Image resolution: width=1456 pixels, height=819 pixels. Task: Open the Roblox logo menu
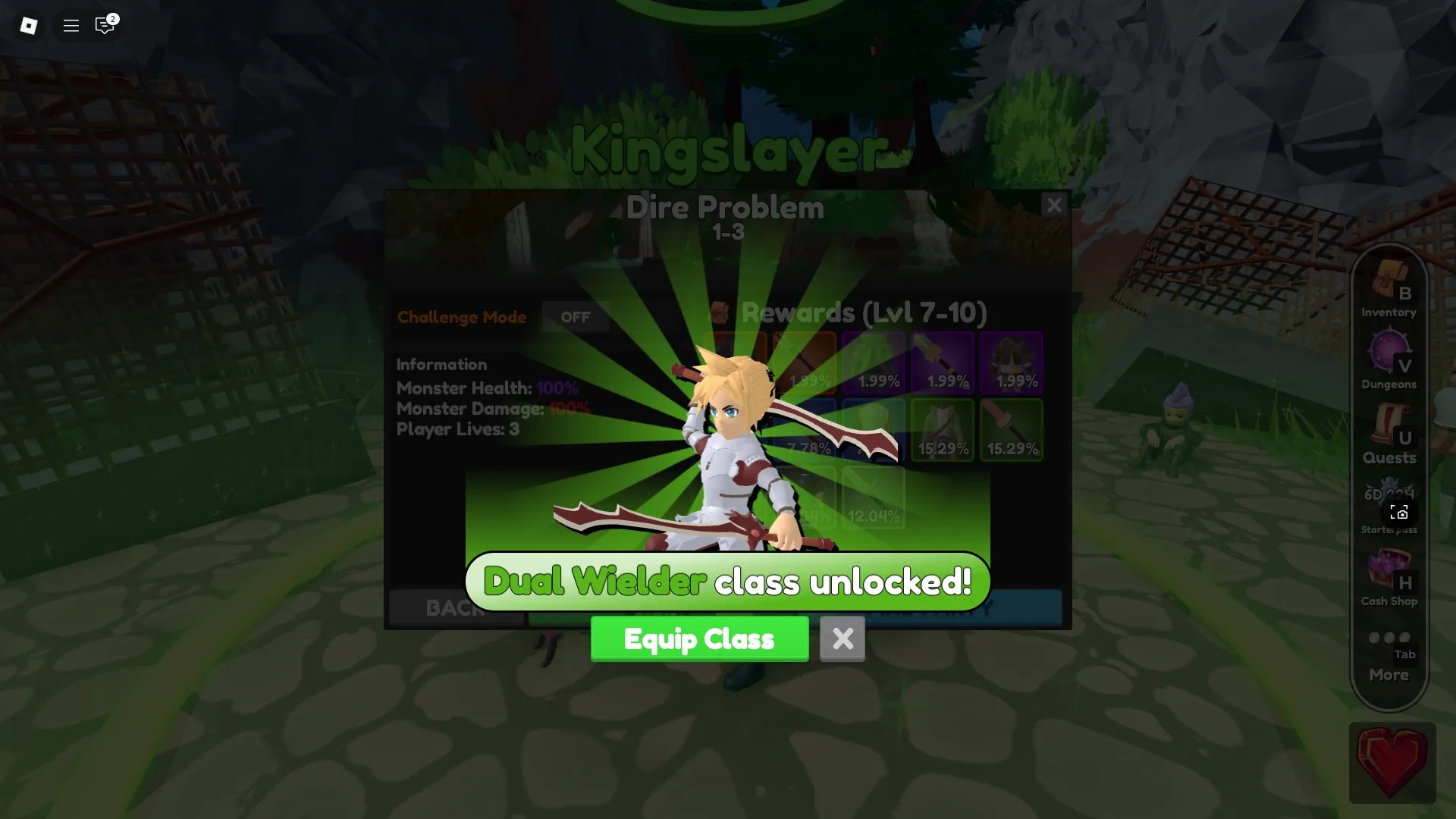click(x=29, y=25)
